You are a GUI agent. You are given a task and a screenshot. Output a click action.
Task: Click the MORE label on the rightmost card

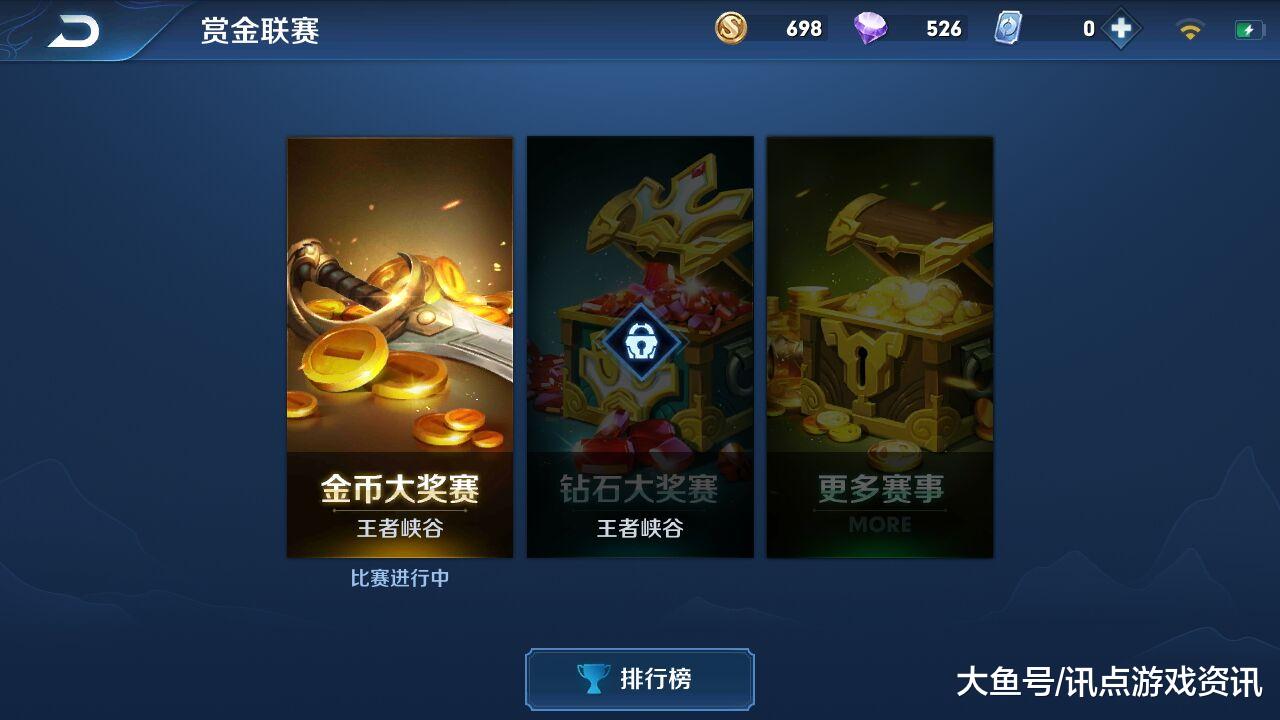point(878,526)
